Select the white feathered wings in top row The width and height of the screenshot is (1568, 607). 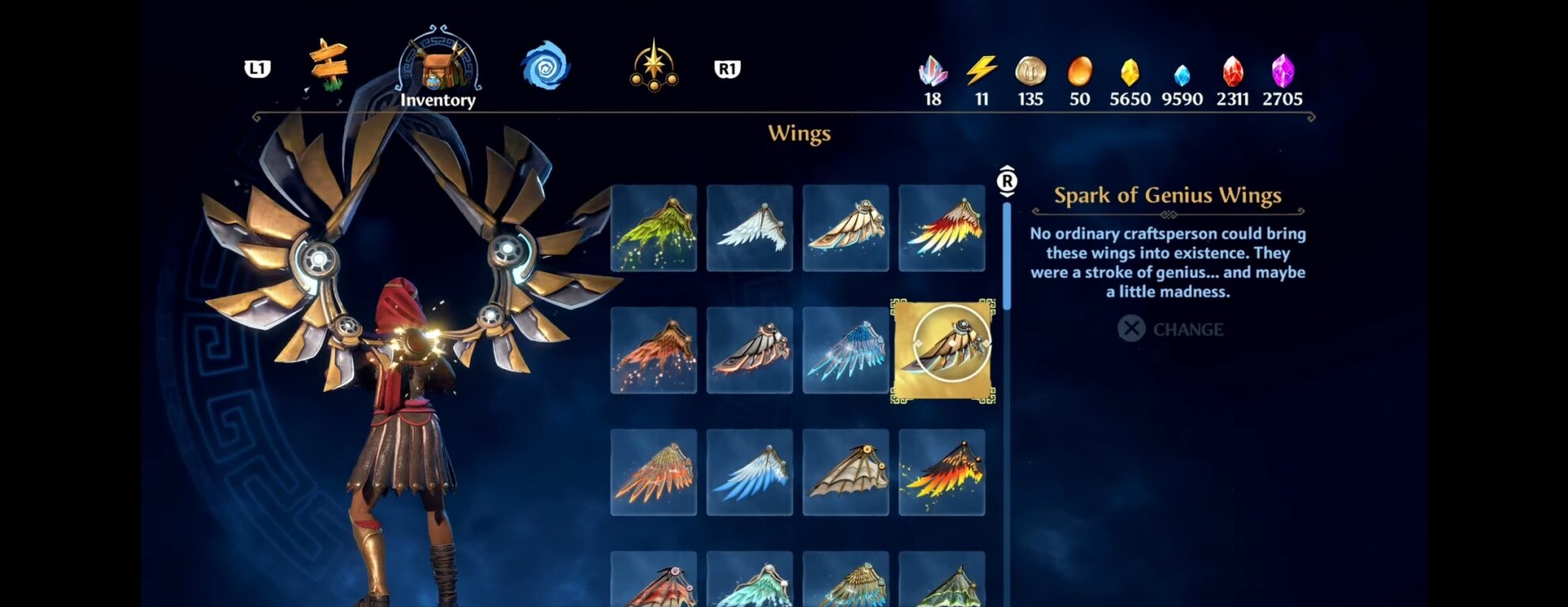click(750, 228)
